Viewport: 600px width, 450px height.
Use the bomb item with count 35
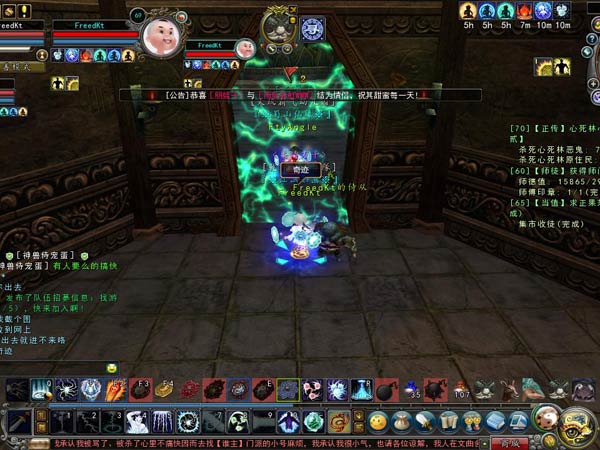[410, 389]
